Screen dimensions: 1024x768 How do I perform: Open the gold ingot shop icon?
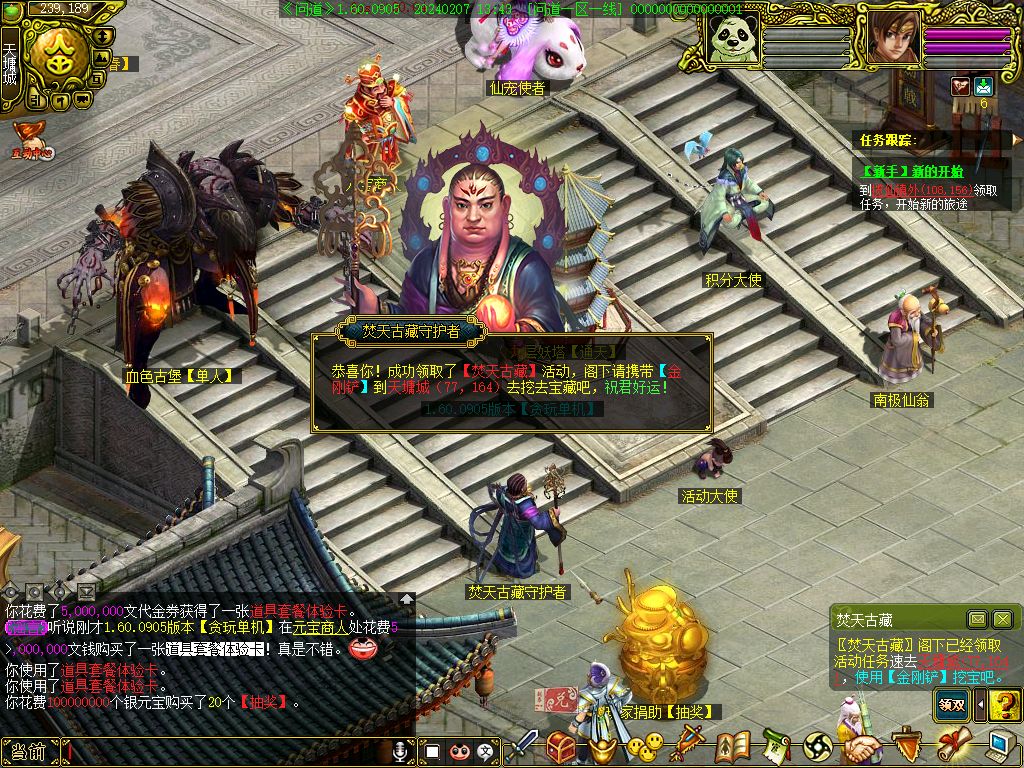click(x=604, y=747)
